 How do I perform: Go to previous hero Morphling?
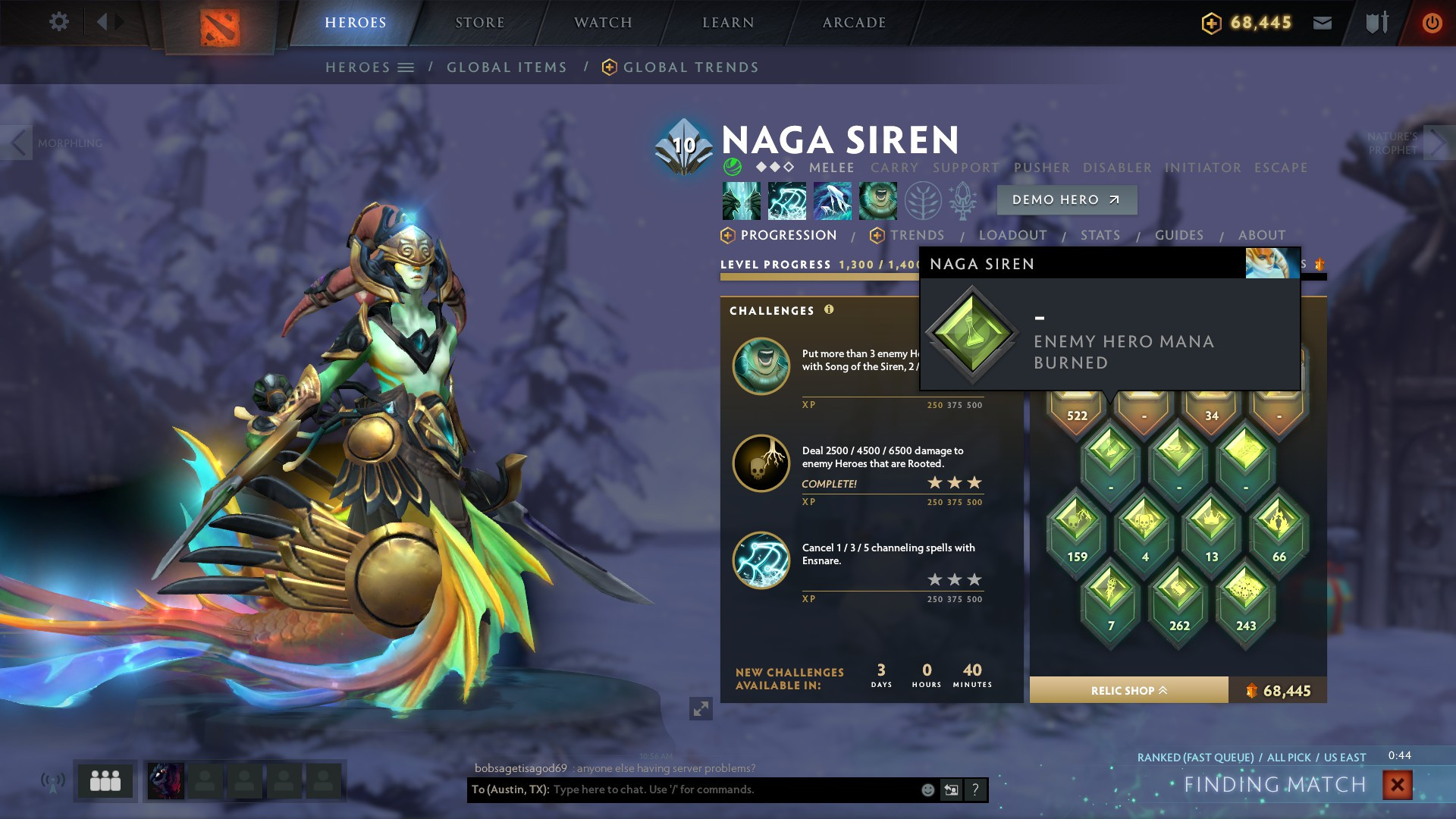(18, 143)
